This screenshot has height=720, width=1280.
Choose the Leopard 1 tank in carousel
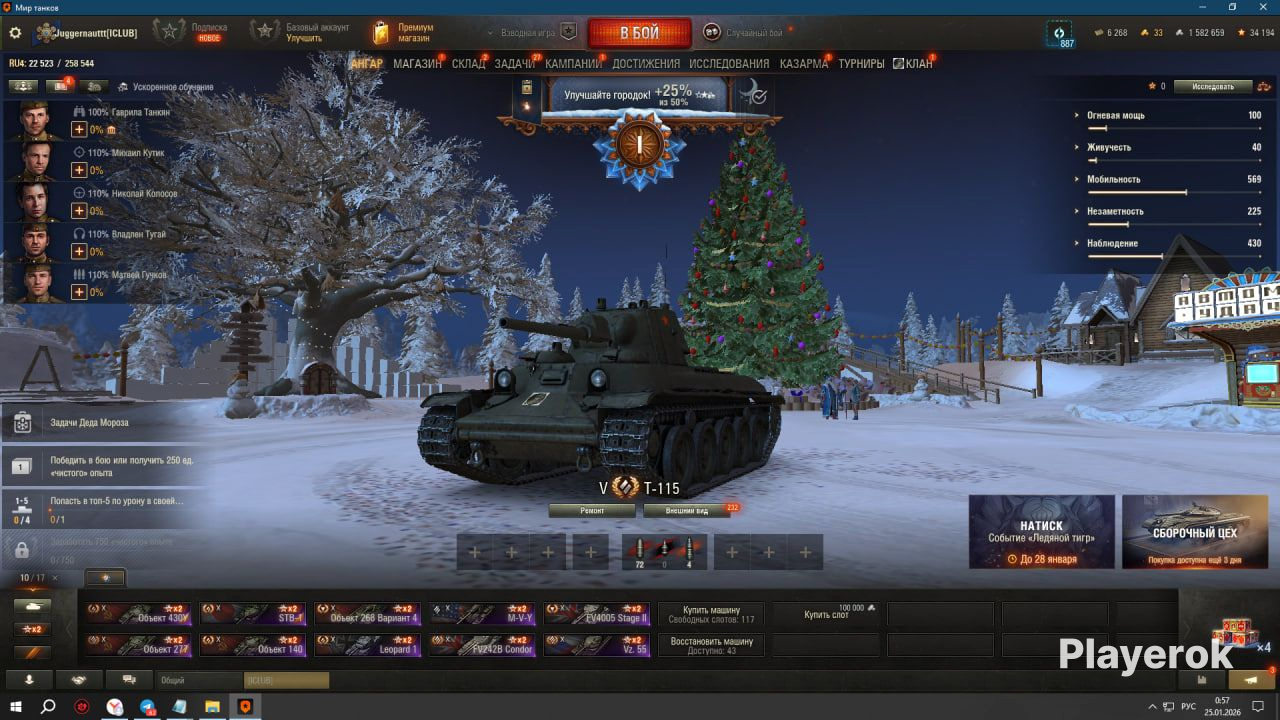click(x=367, y=645)
